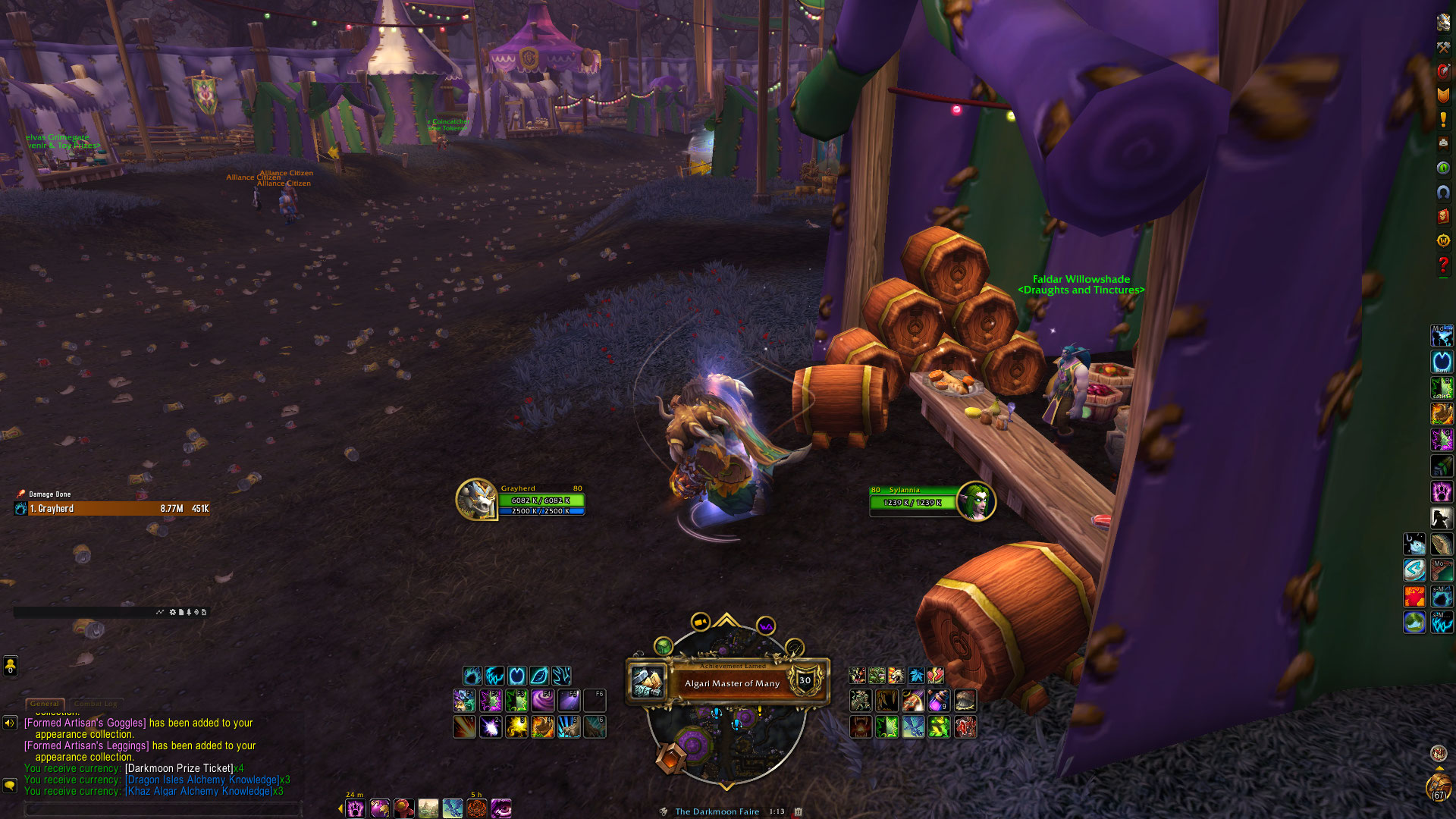Open the red question mark help button

click(1443, 265)
